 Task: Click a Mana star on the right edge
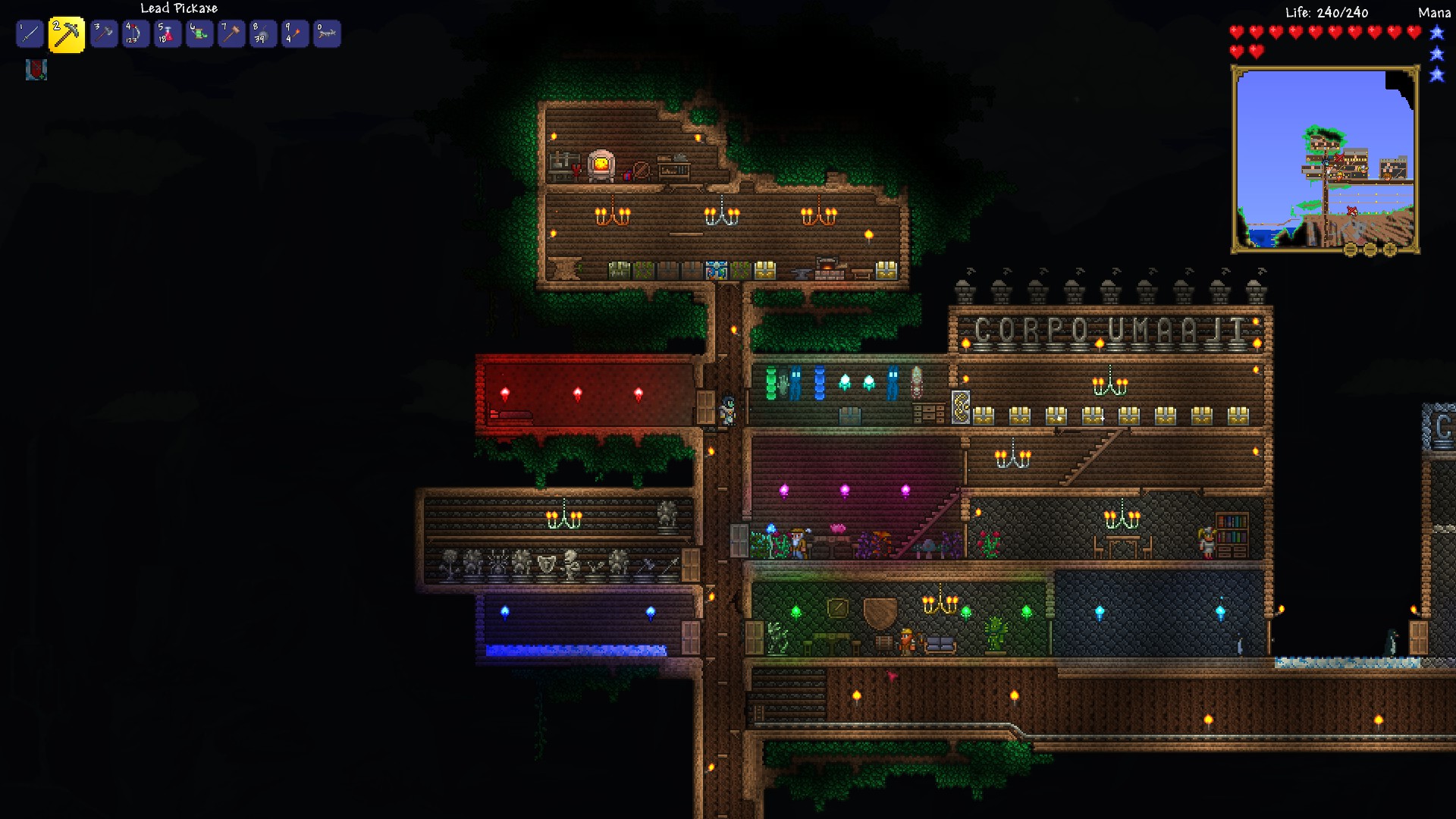click(x=1437, y=34)
